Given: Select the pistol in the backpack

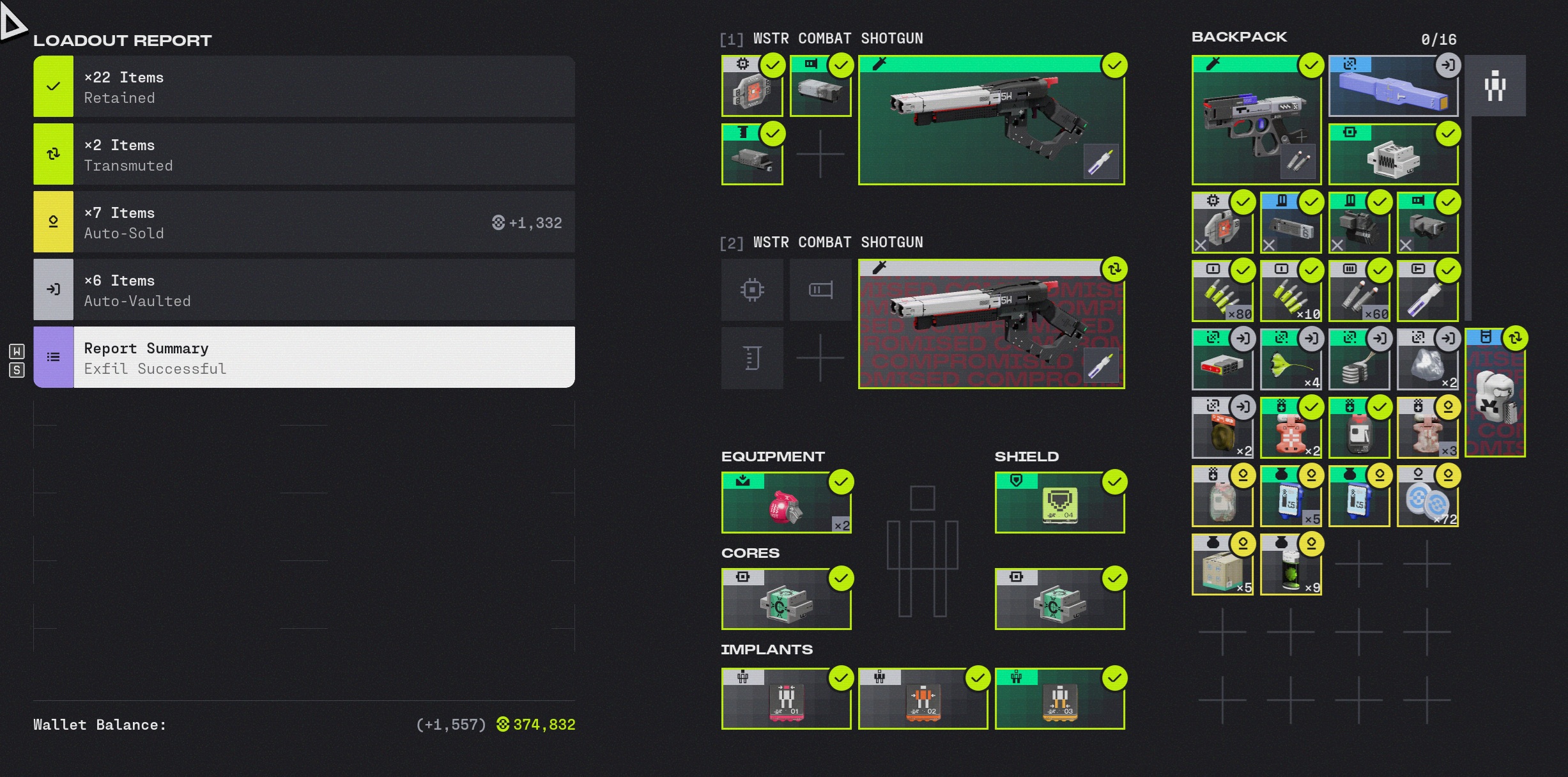Looking at the screenshot, I should tap(1256, 120).
